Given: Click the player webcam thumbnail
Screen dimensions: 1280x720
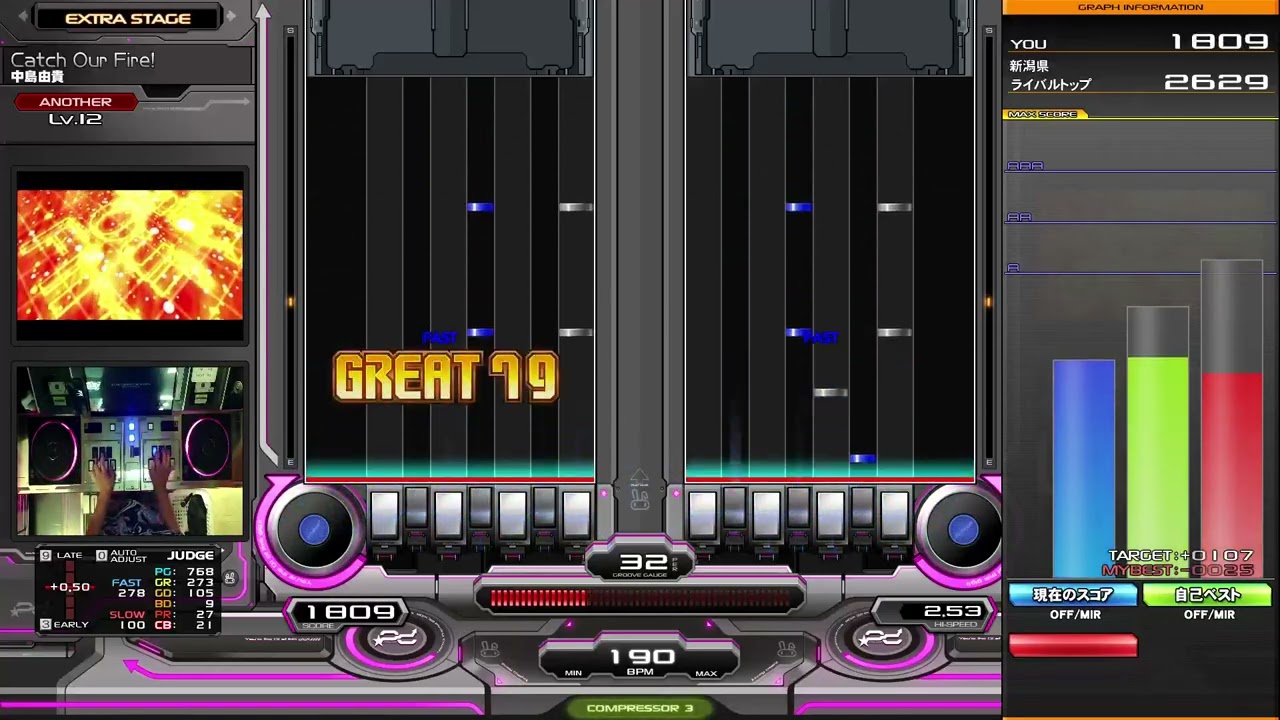Looking at the screenshot, I should tap(128, 450).
